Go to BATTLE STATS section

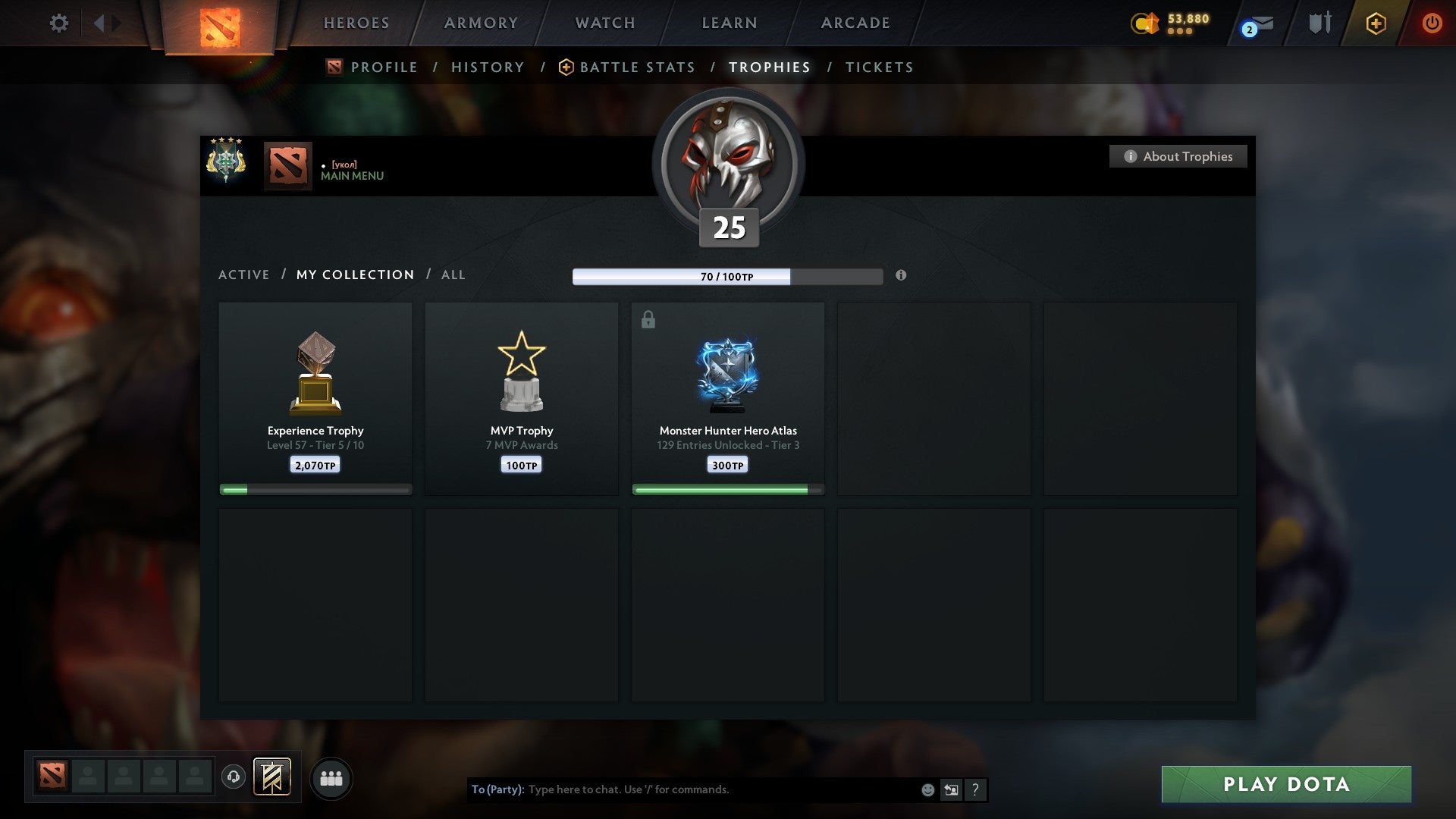[x=636, y=67]
